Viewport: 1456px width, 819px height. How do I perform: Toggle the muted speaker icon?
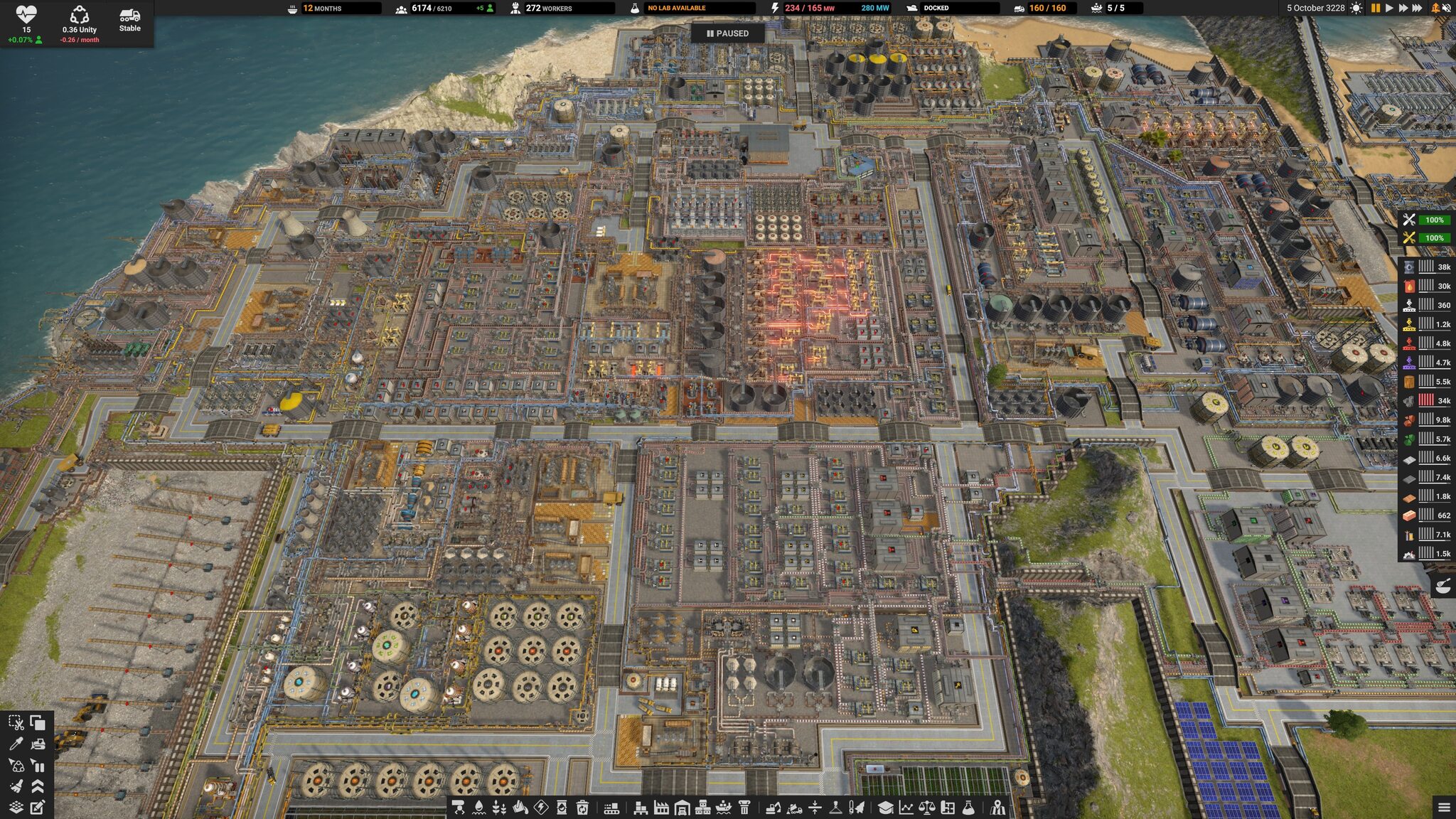(x=1447, y=8)
